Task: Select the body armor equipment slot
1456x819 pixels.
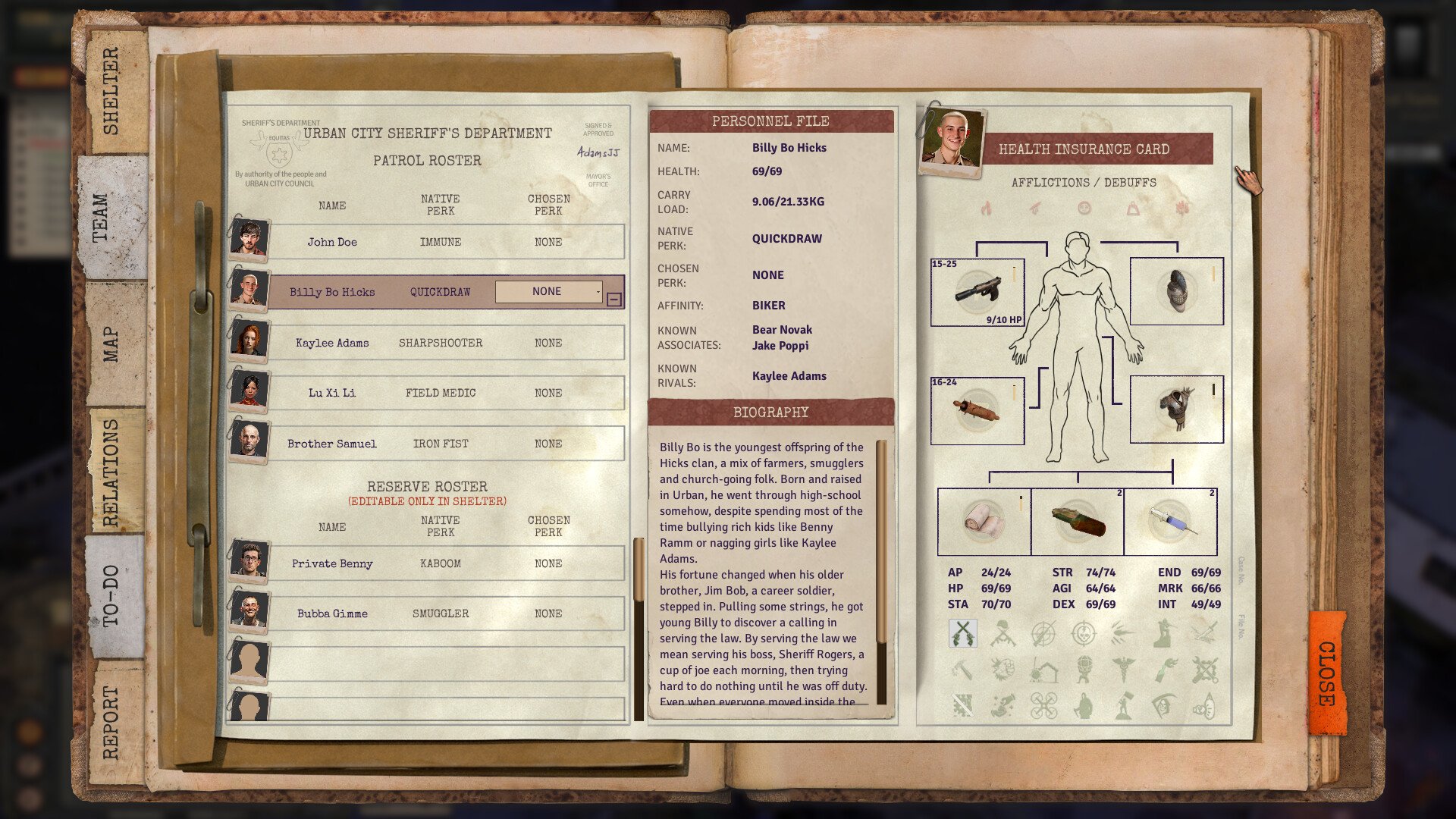Action: 1176,409
